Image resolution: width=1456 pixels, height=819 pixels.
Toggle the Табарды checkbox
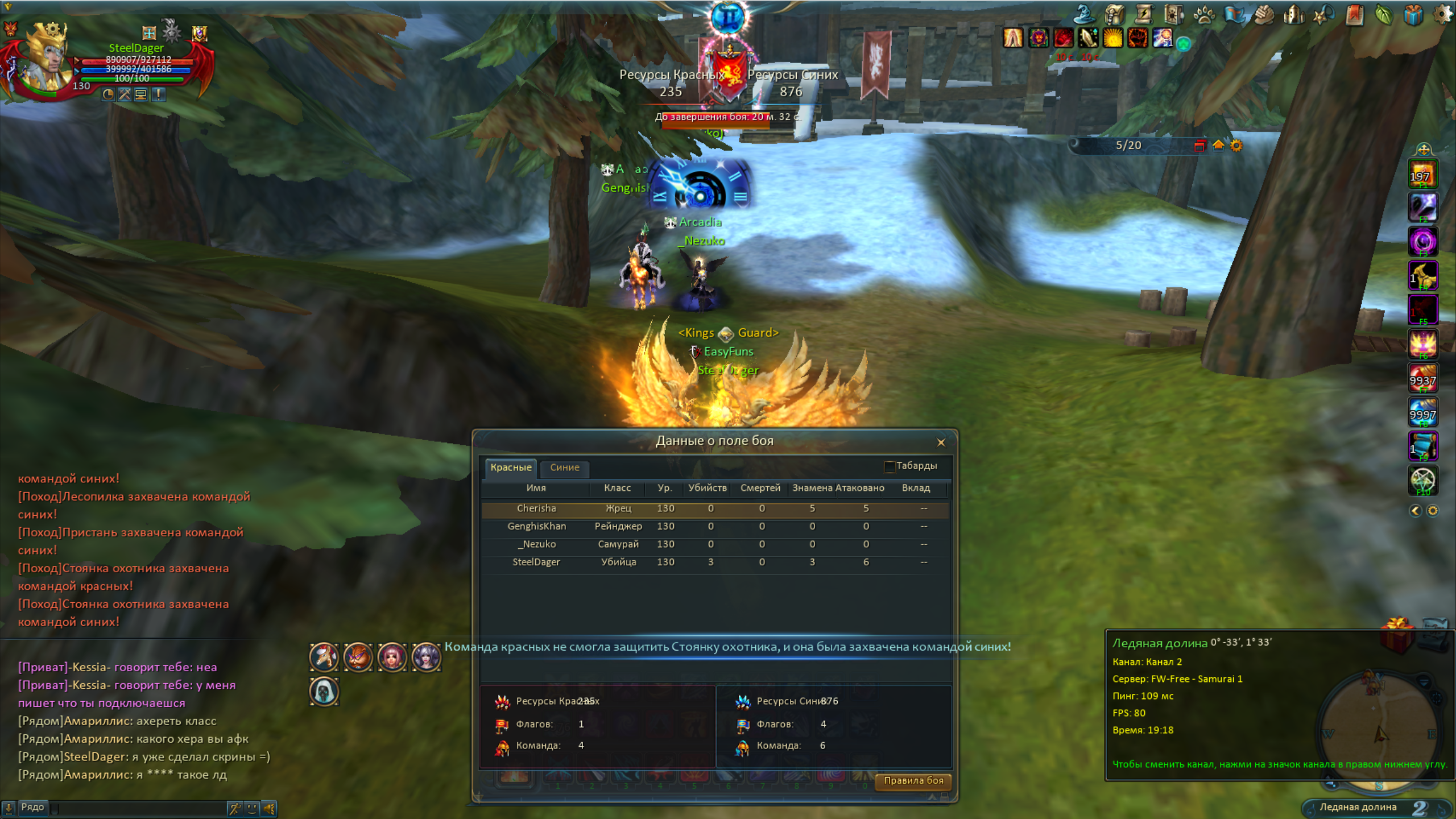[890, 466]
